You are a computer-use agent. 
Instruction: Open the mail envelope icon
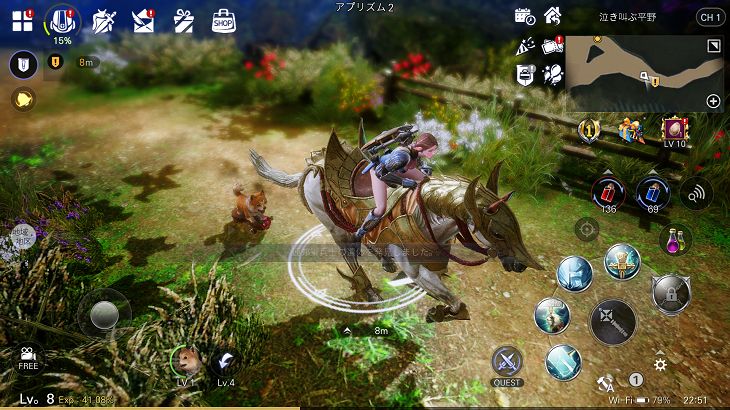pos(143,21)
